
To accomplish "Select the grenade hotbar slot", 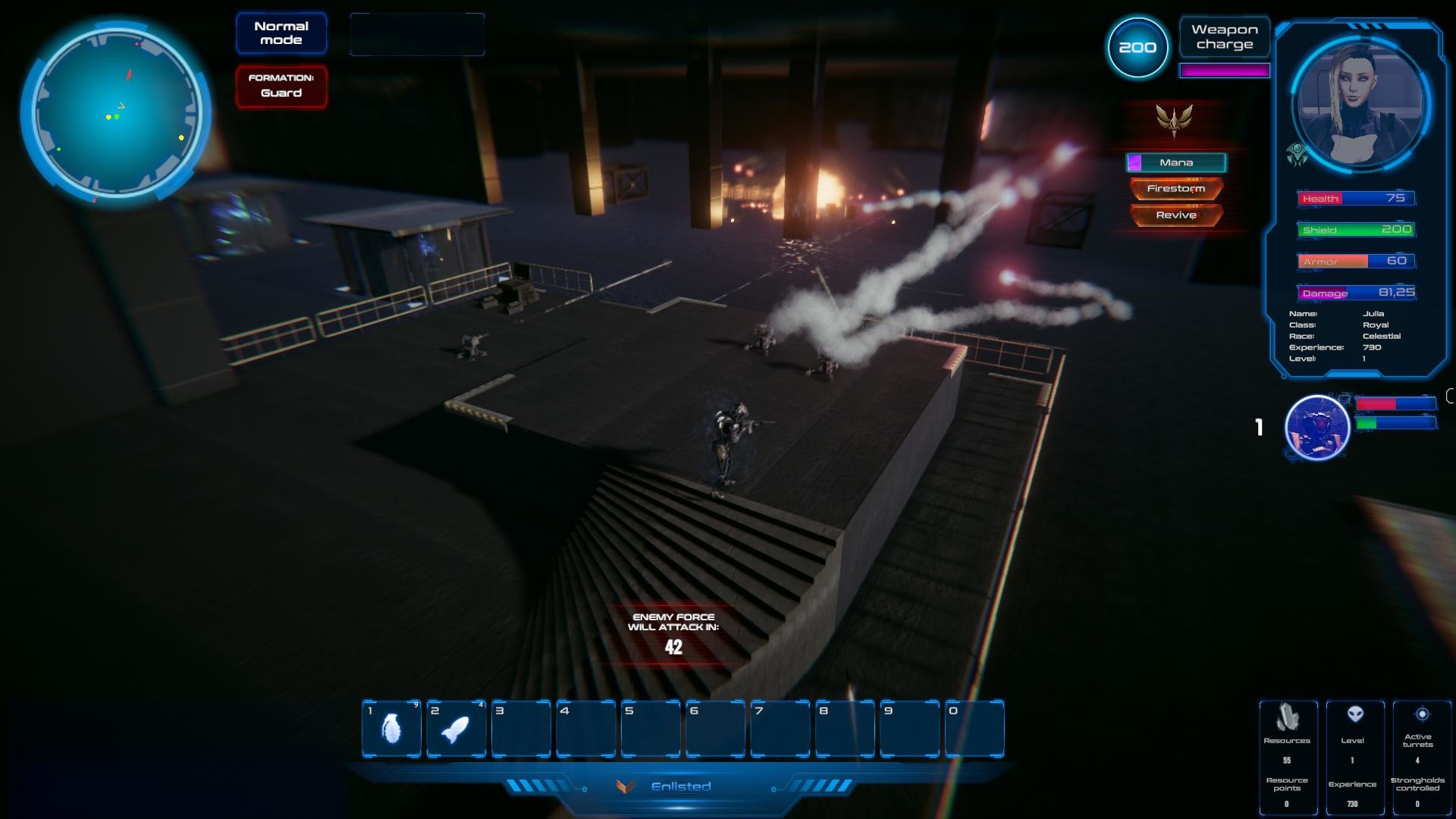I will 391,729.
